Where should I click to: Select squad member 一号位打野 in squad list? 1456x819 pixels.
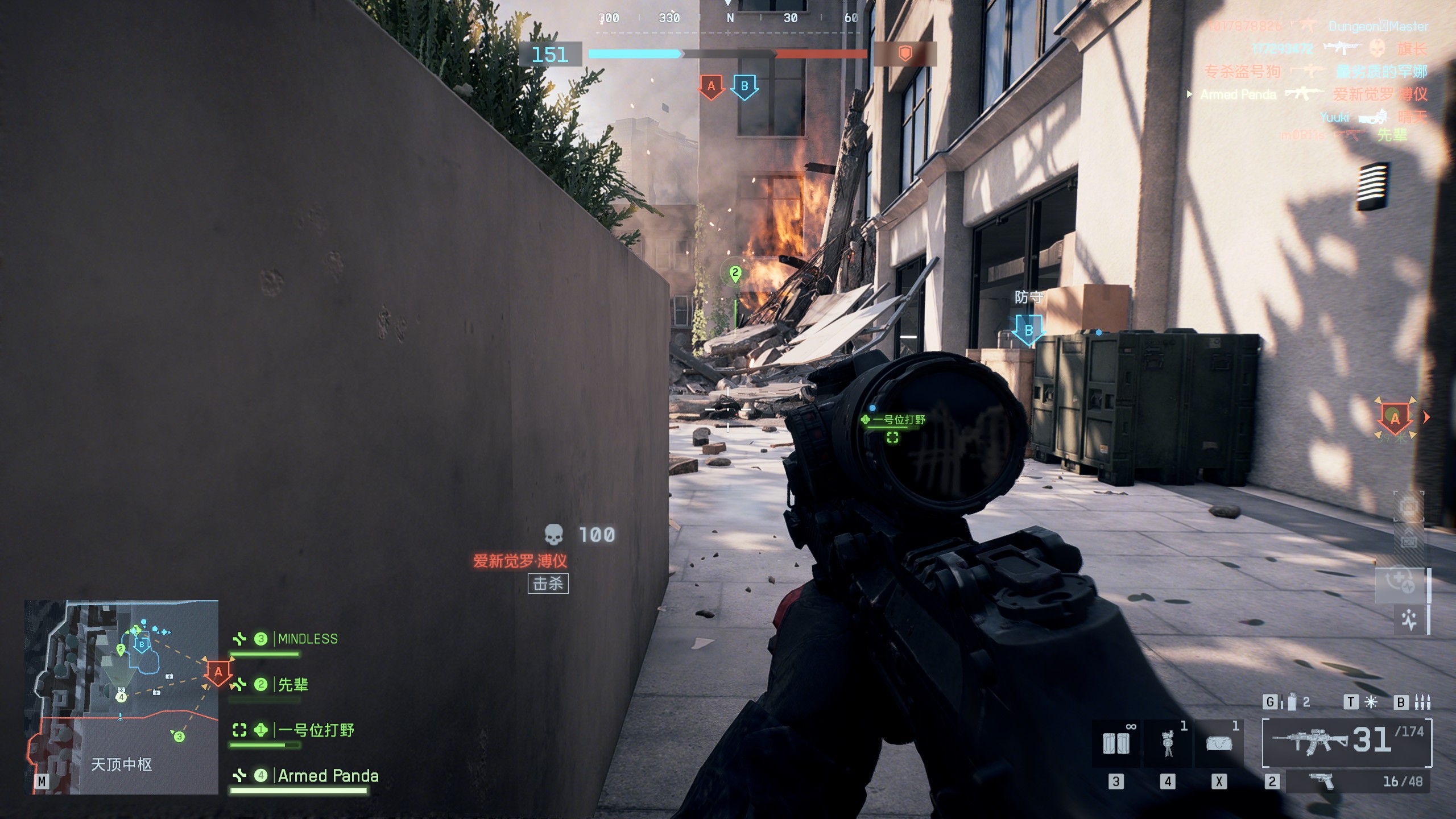coord(315,730)
